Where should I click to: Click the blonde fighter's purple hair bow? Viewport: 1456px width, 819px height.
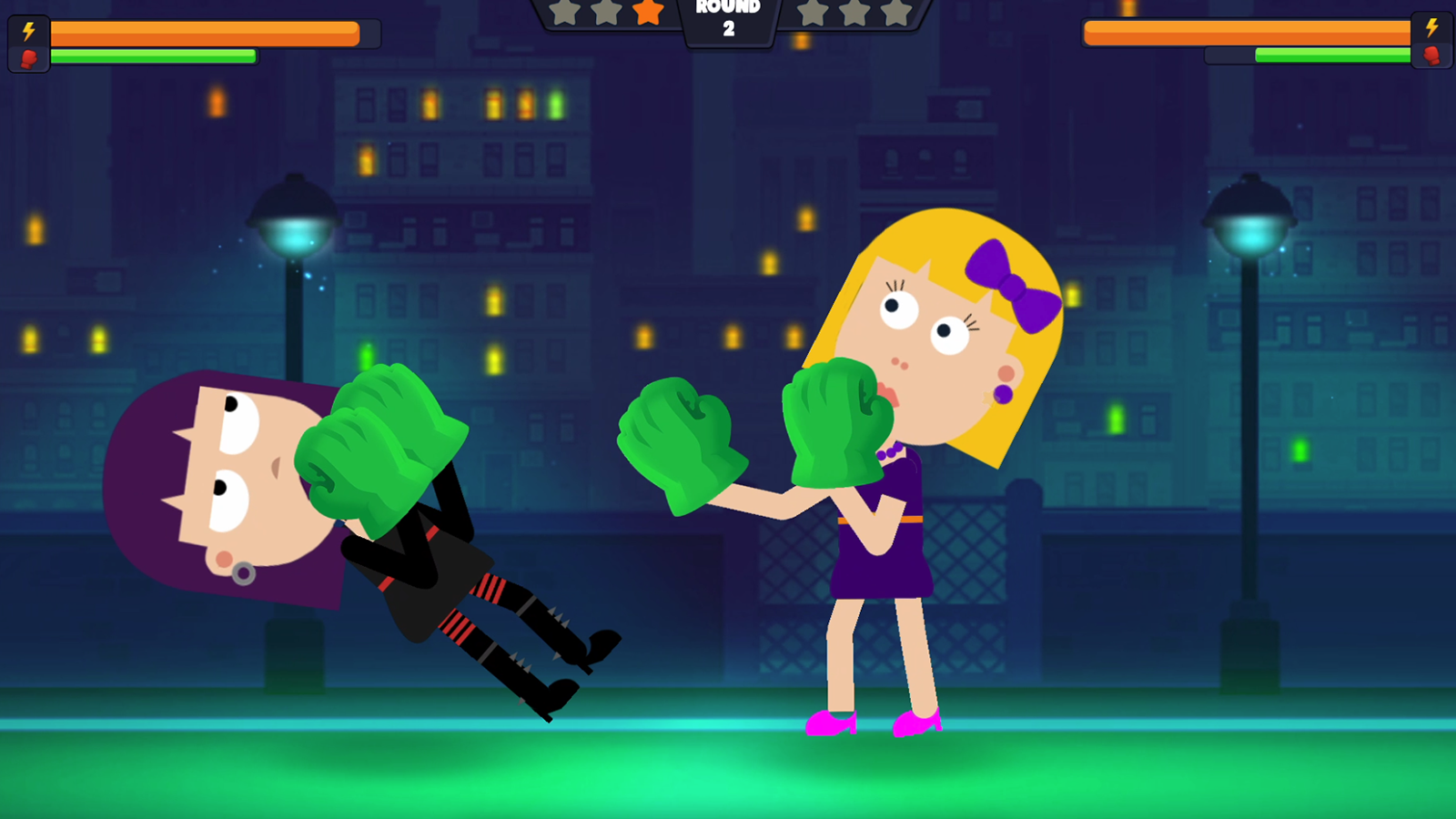[1015, 287]
